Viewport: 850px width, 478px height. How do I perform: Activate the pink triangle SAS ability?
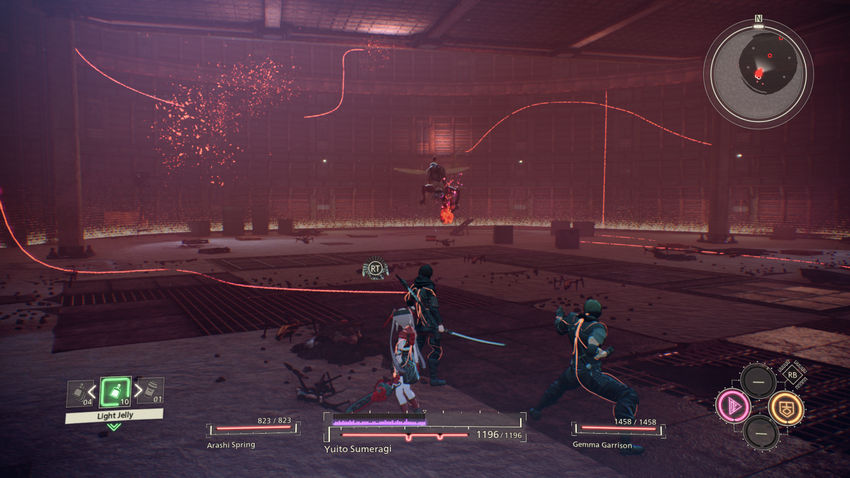[732, 407]
